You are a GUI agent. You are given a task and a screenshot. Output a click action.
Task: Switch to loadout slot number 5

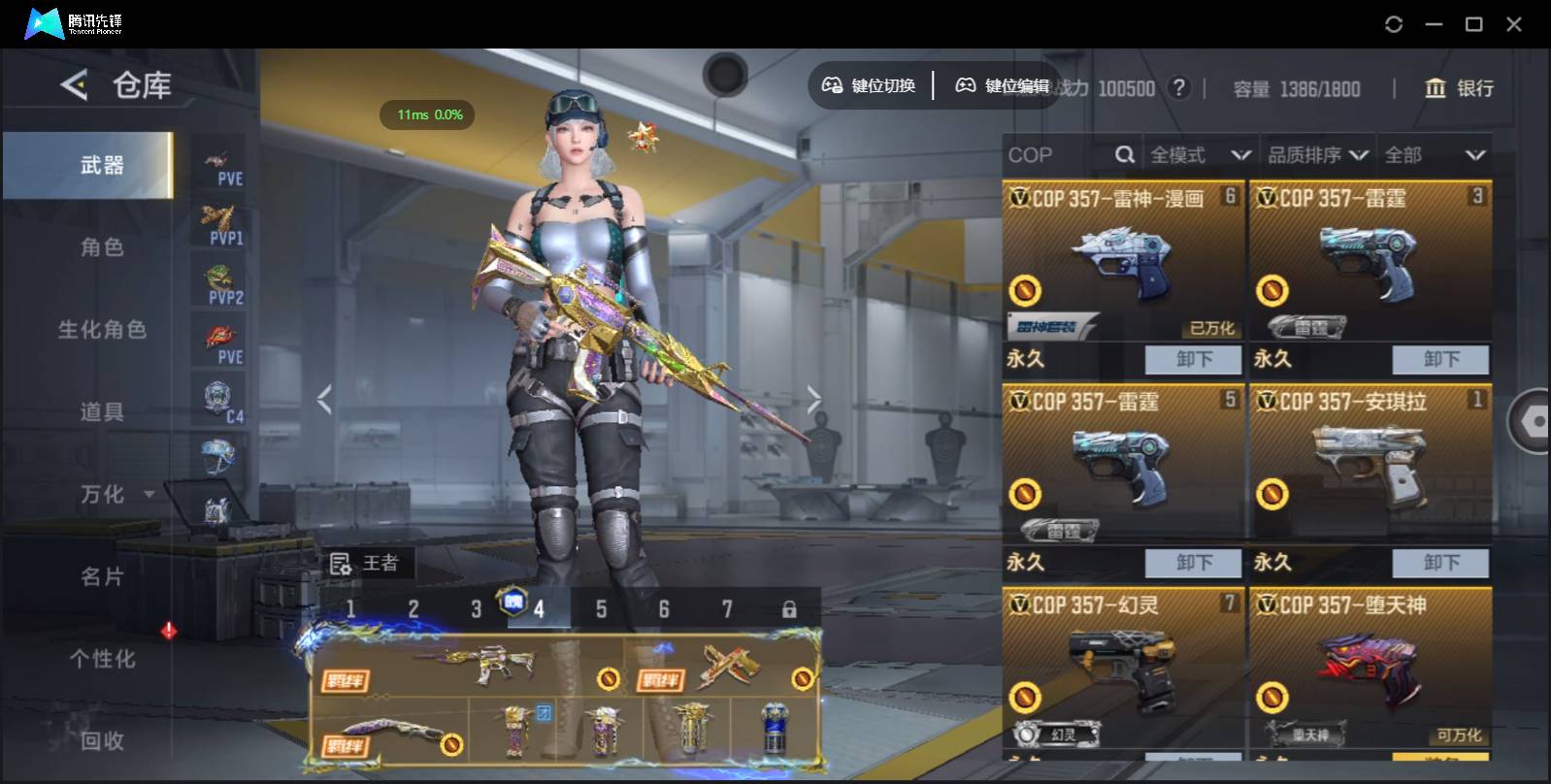click(601, 609)
